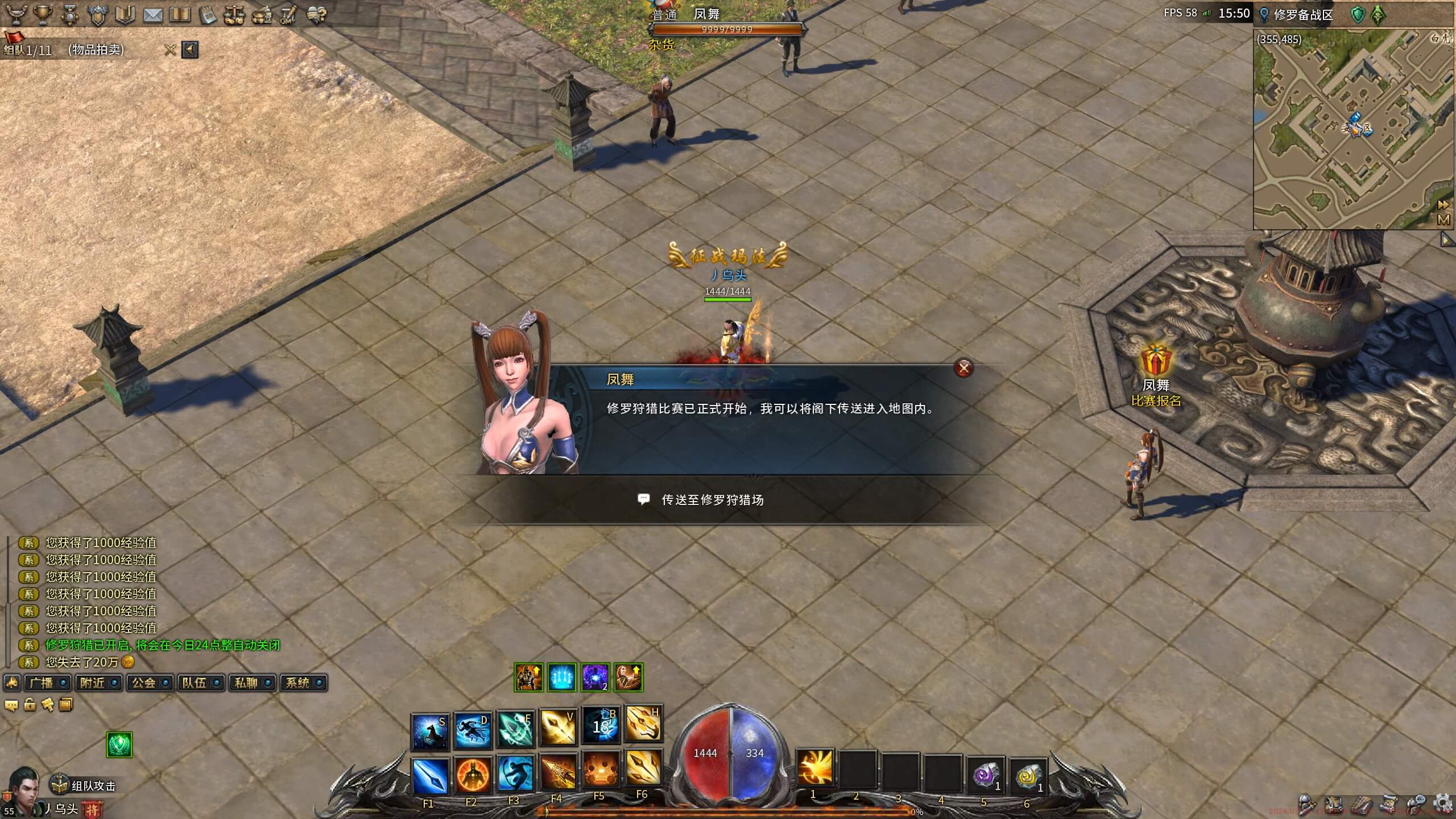
Task: Open the mail envelope icon
Action: [x=152, y=15]
